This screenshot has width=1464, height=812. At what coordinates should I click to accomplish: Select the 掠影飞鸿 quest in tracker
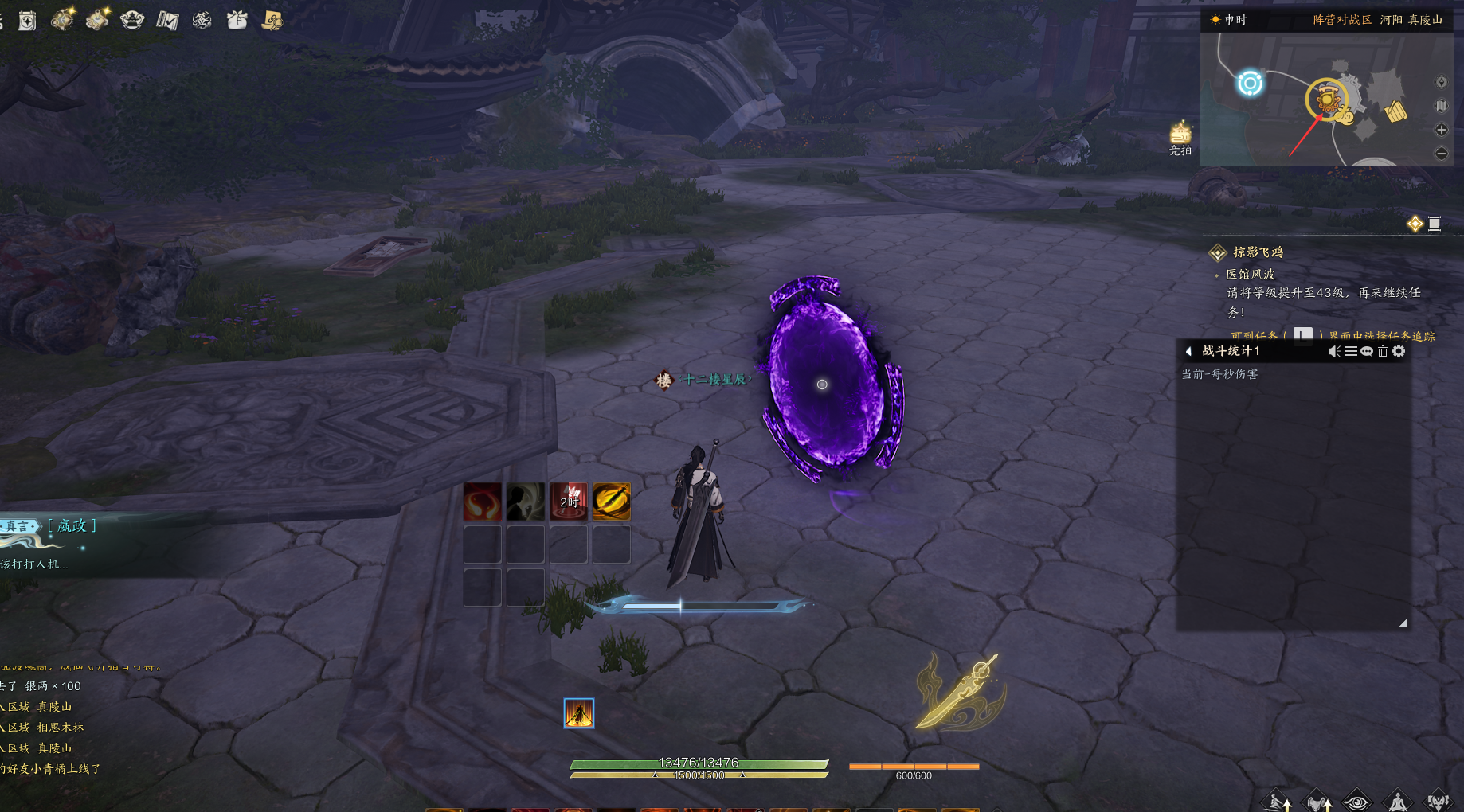[1258, 252]
